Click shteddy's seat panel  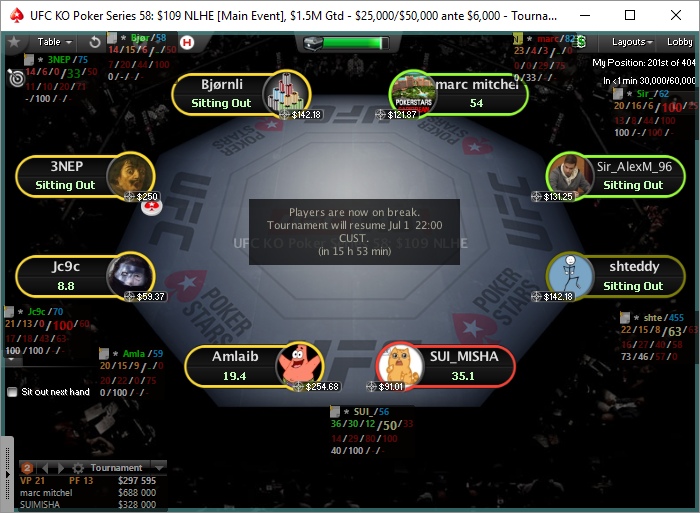pyautogui.click(x=616, y=277)
